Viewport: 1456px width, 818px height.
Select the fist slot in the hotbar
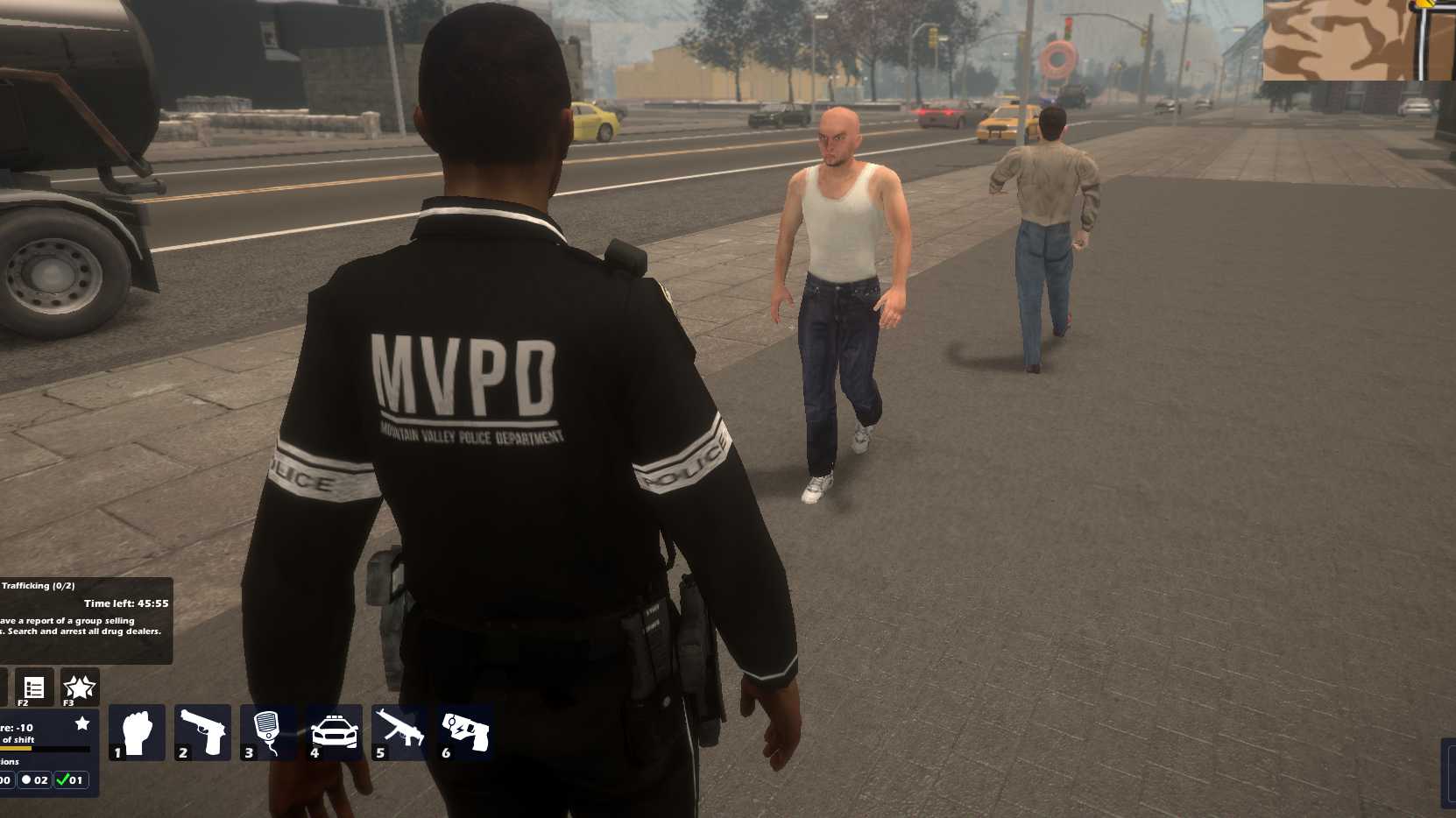pyautogui.click(x=137, y=732)
